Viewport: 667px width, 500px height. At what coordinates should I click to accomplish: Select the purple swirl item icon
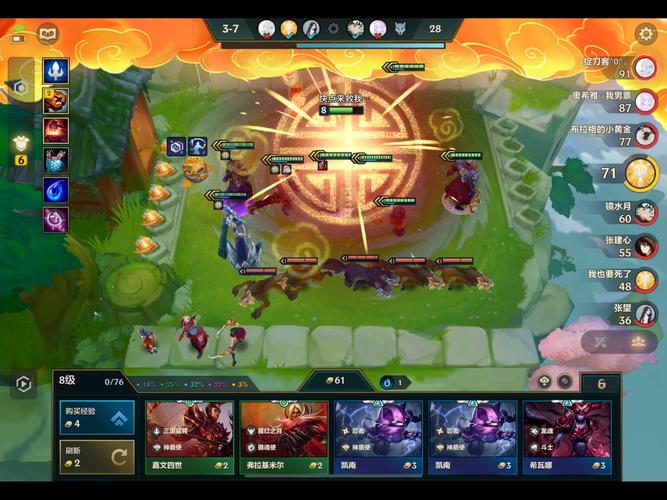click(55, 219)
